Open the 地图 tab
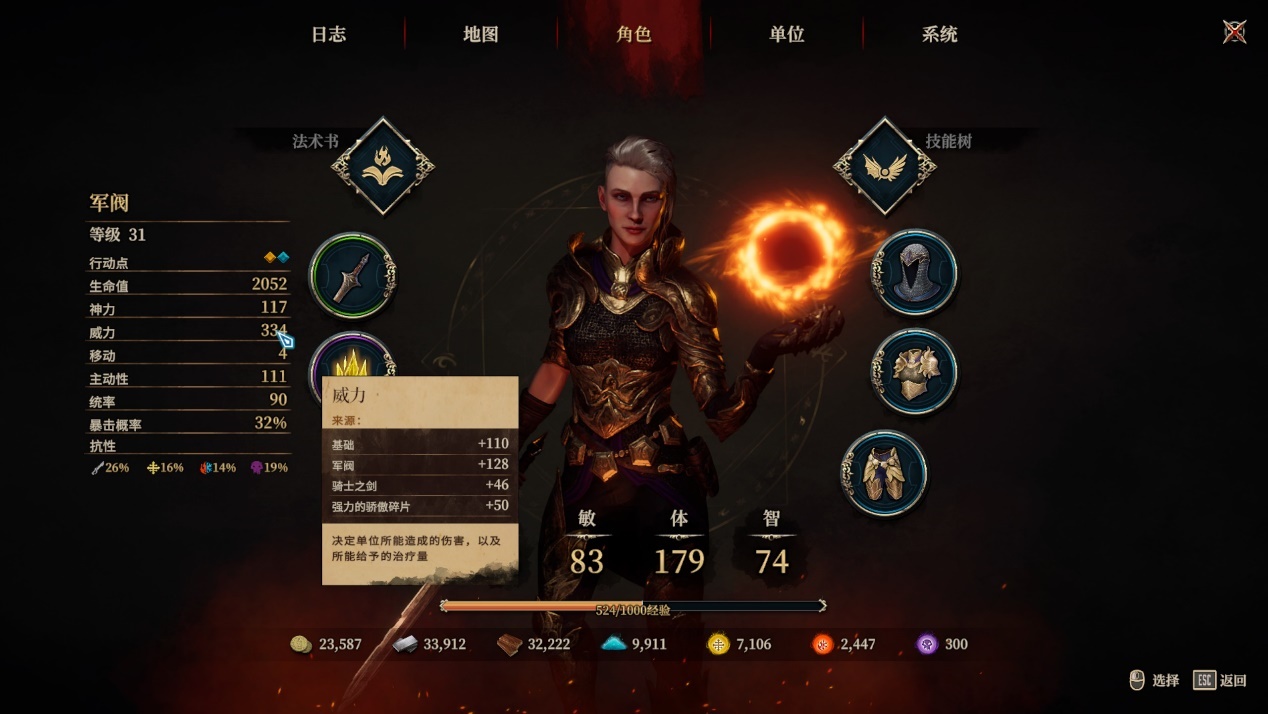Screen dimensions: 1268x714 tap(481, 34)
